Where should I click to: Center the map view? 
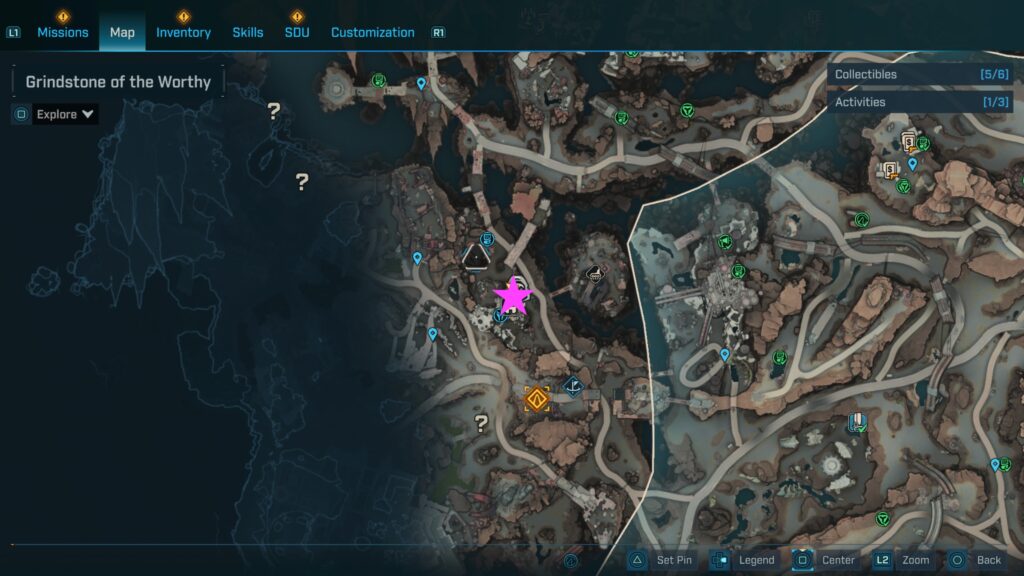(826, 560)
